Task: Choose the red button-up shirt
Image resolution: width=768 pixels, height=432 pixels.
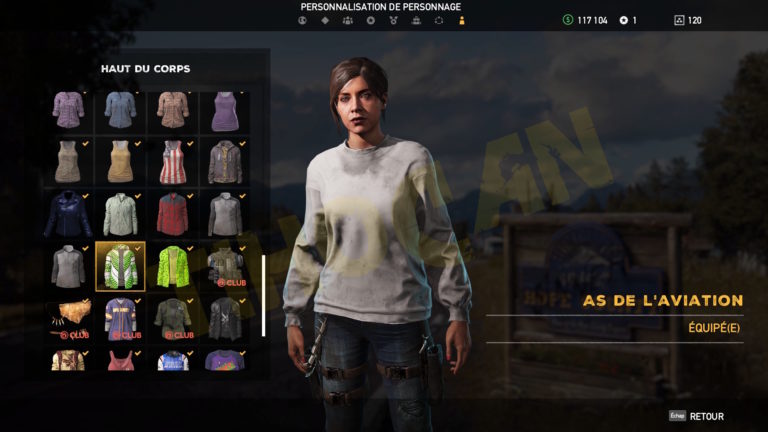Action: [x=172, y=213]
